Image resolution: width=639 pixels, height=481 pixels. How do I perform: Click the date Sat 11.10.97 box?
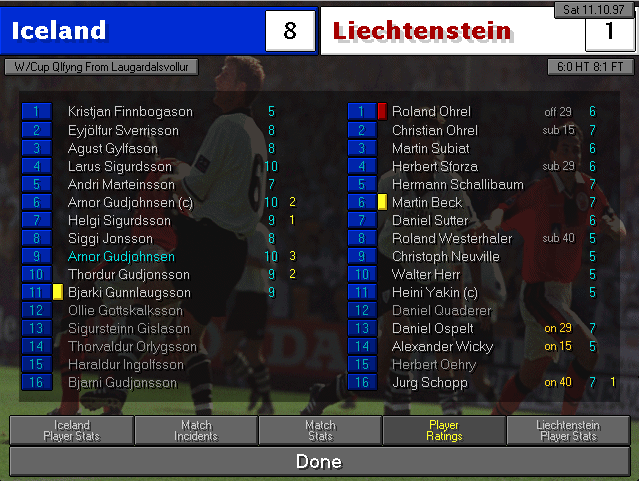coord(594,9)
